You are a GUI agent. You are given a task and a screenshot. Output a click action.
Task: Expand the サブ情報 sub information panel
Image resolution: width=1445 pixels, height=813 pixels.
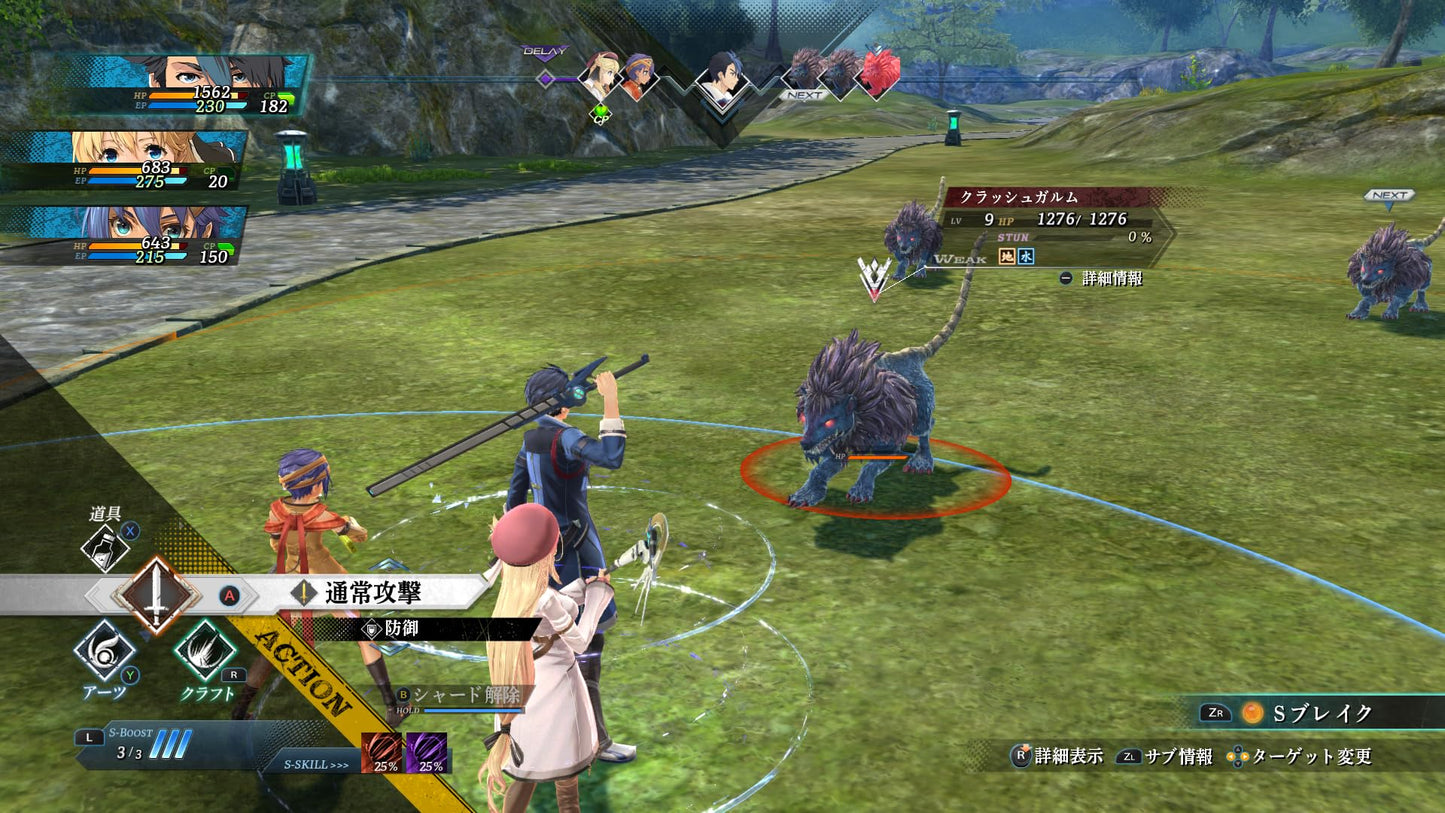click(1181, 759)
